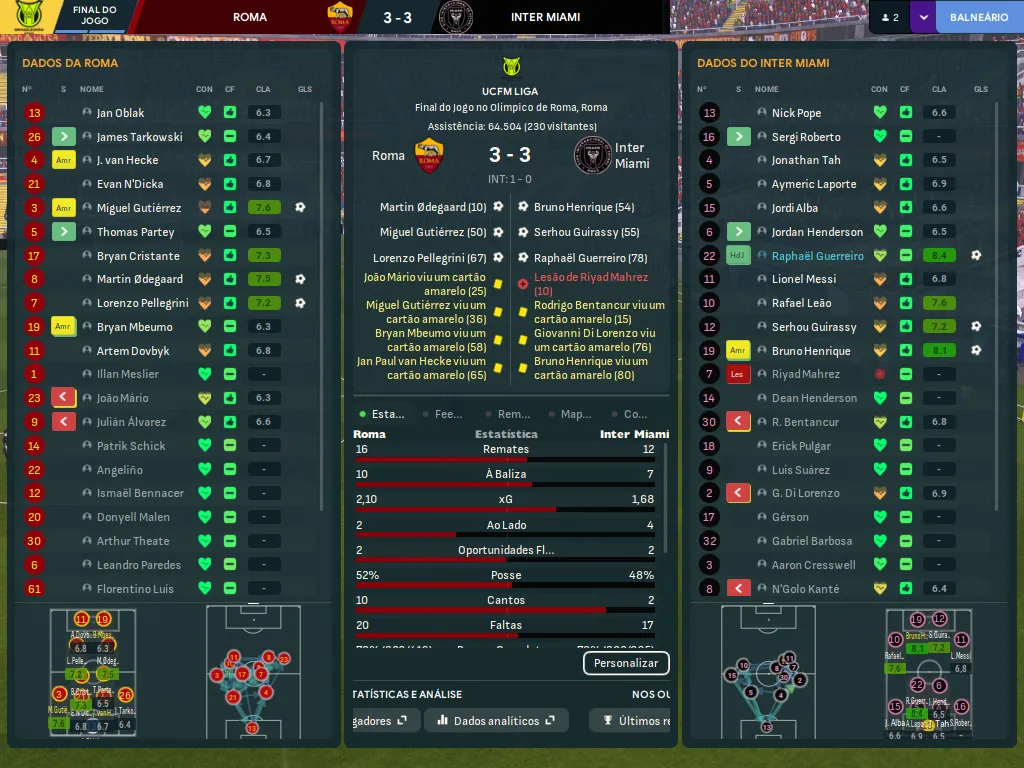This screenshot has height=768, width=1024.
Task: Open the purple dropdown arrow beside Balneário
Action: click(x=922, y=17)
